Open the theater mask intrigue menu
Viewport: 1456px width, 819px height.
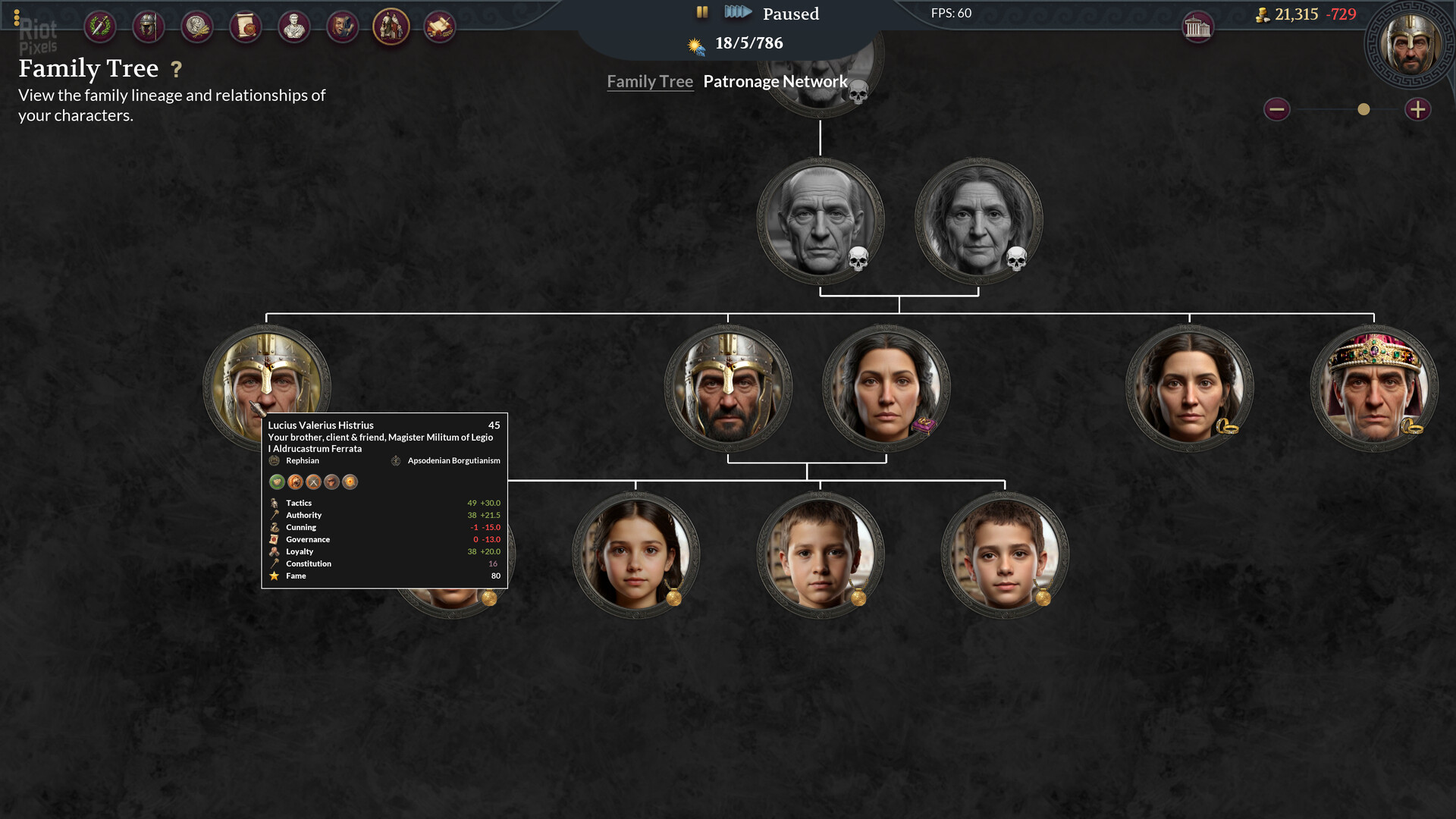click(342, 27)
